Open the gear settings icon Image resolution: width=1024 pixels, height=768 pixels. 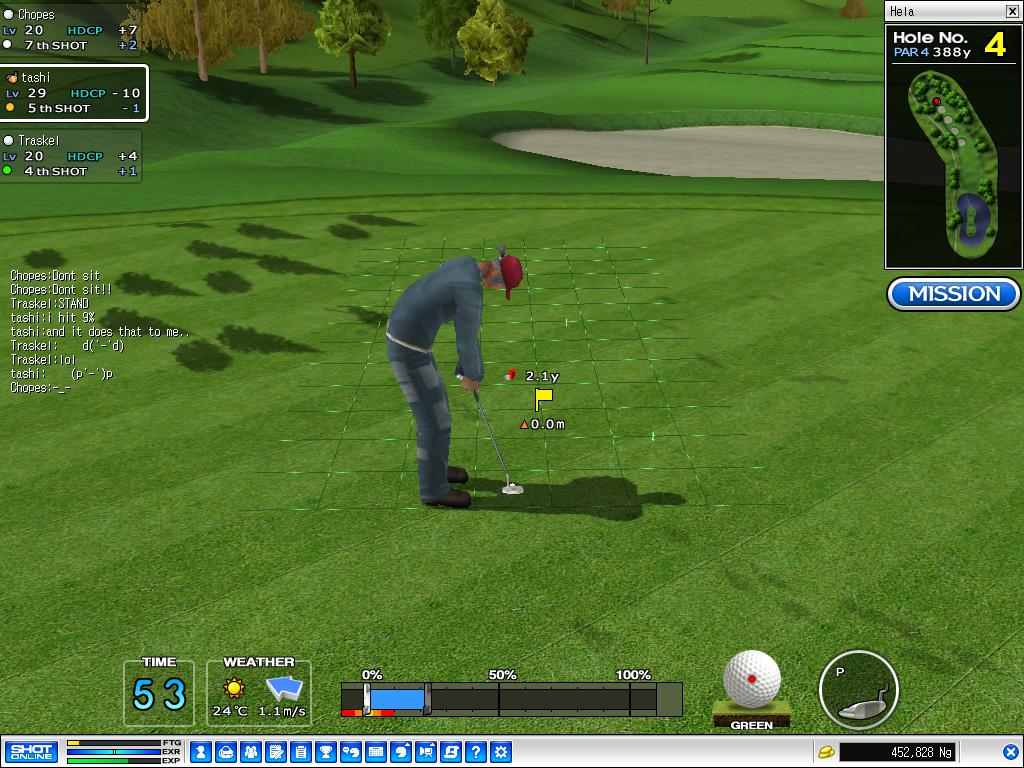(x=501, y=752)
